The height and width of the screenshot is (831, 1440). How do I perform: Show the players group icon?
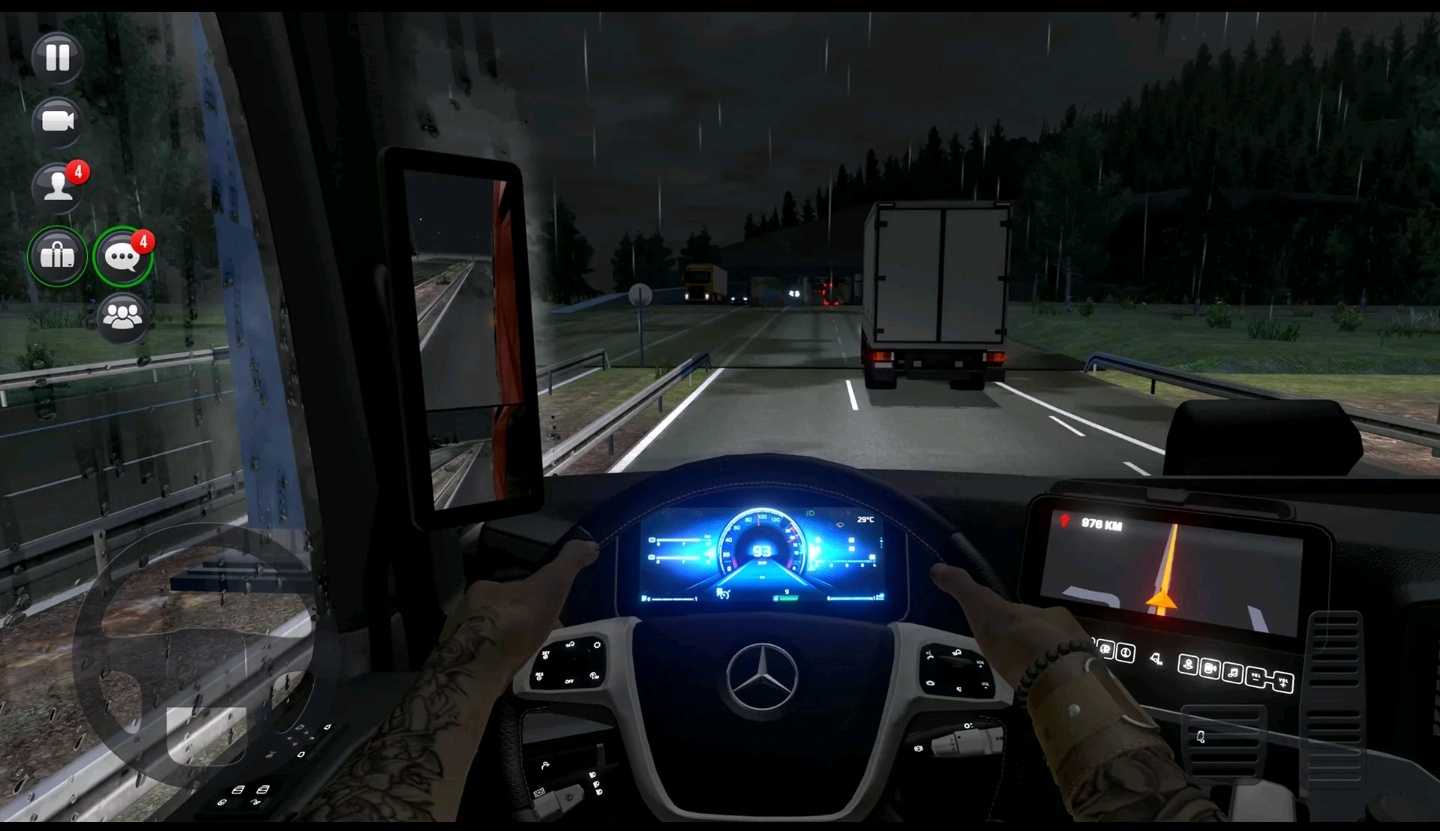pyautogui.click(x=123, y=317)
